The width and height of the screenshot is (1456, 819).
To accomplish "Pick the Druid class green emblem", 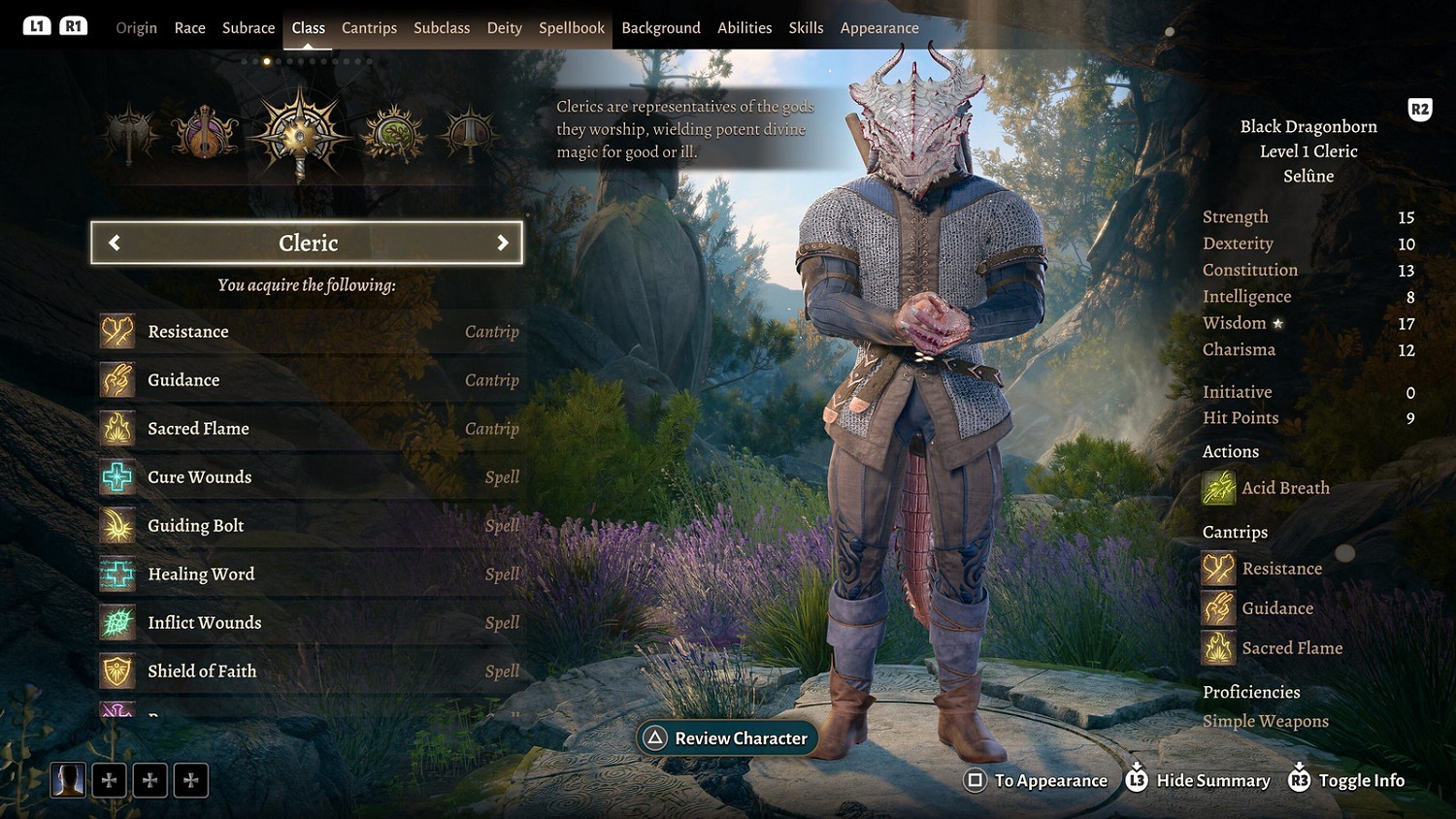I will click(x=393, y=134).
